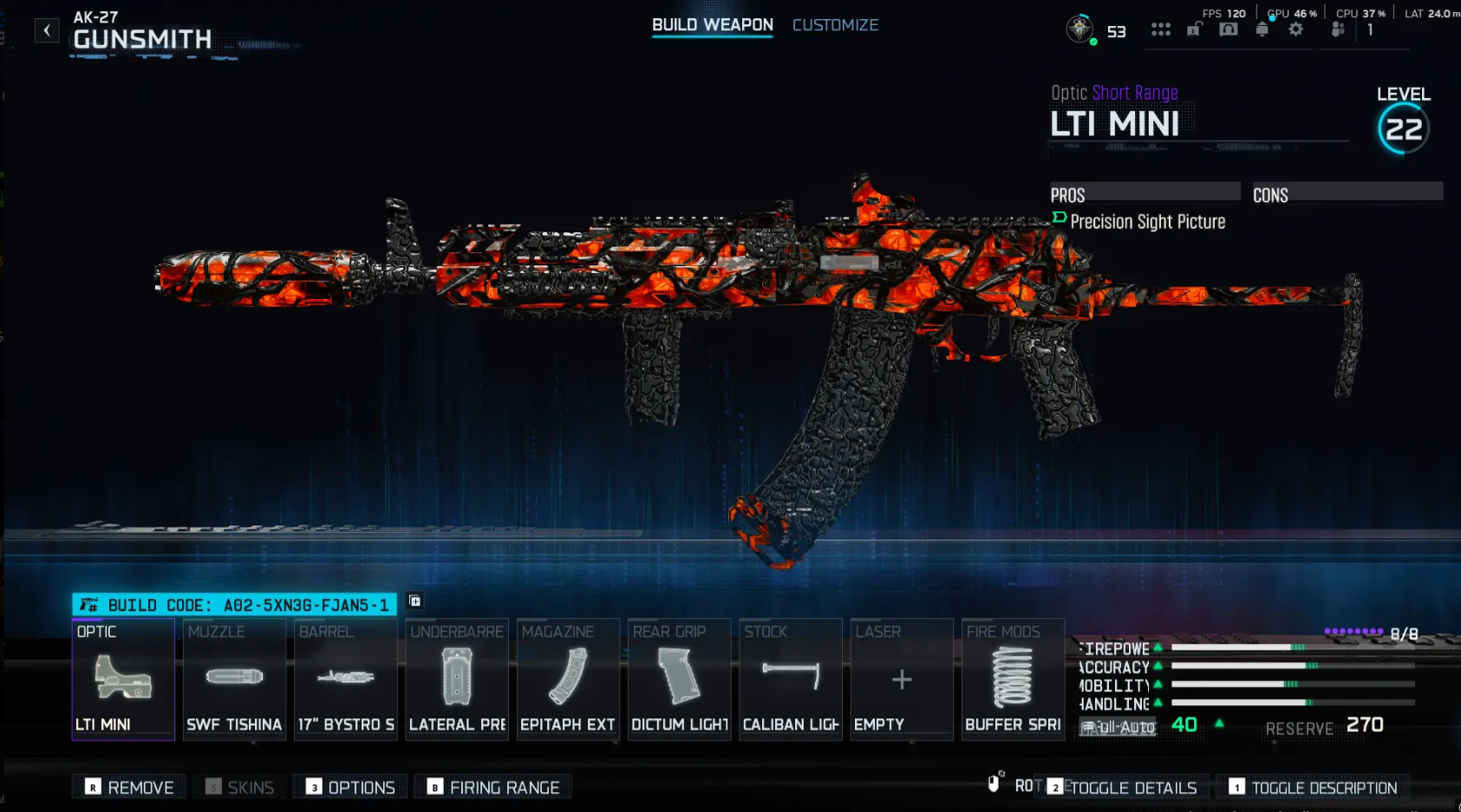
Task: Open the Epitaph Ext magazine slot
Action: [567, 680]
